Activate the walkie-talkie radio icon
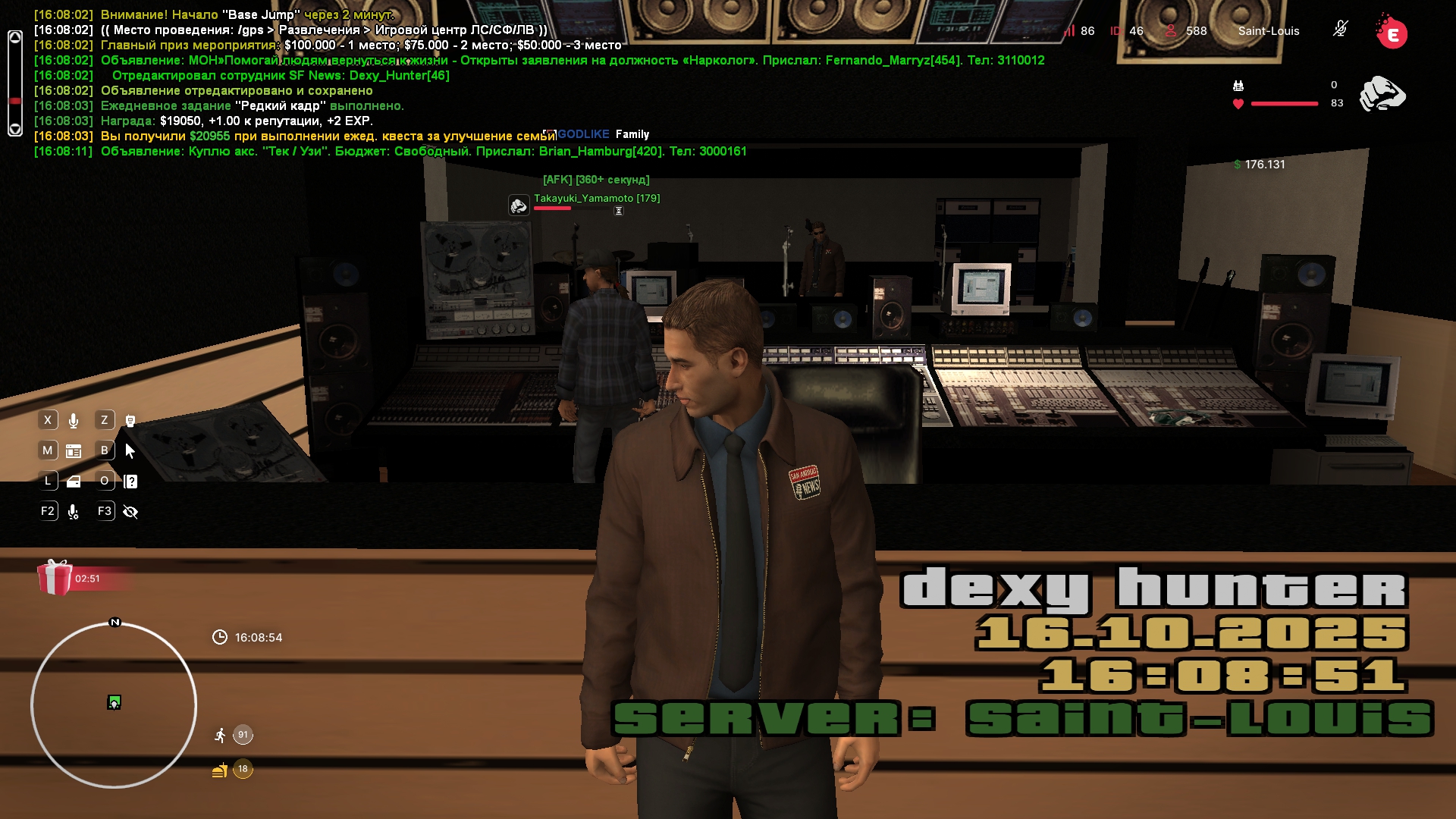The width and height of the screenshot is (1456, 819). click(130, 421)
